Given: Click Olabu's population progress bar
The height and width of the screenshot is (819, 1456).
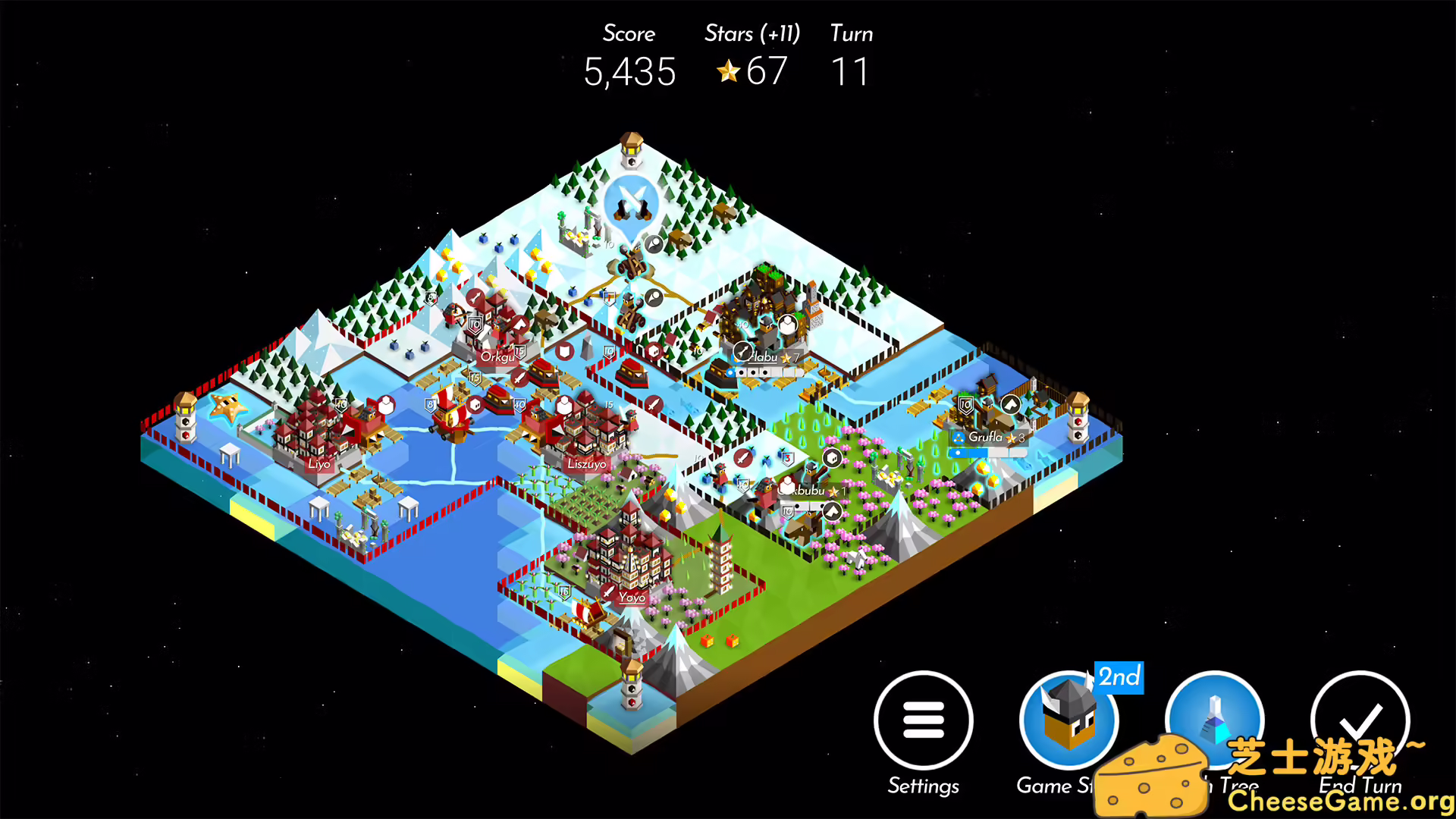Looking at the screenshot, I should tap(766, 372).
